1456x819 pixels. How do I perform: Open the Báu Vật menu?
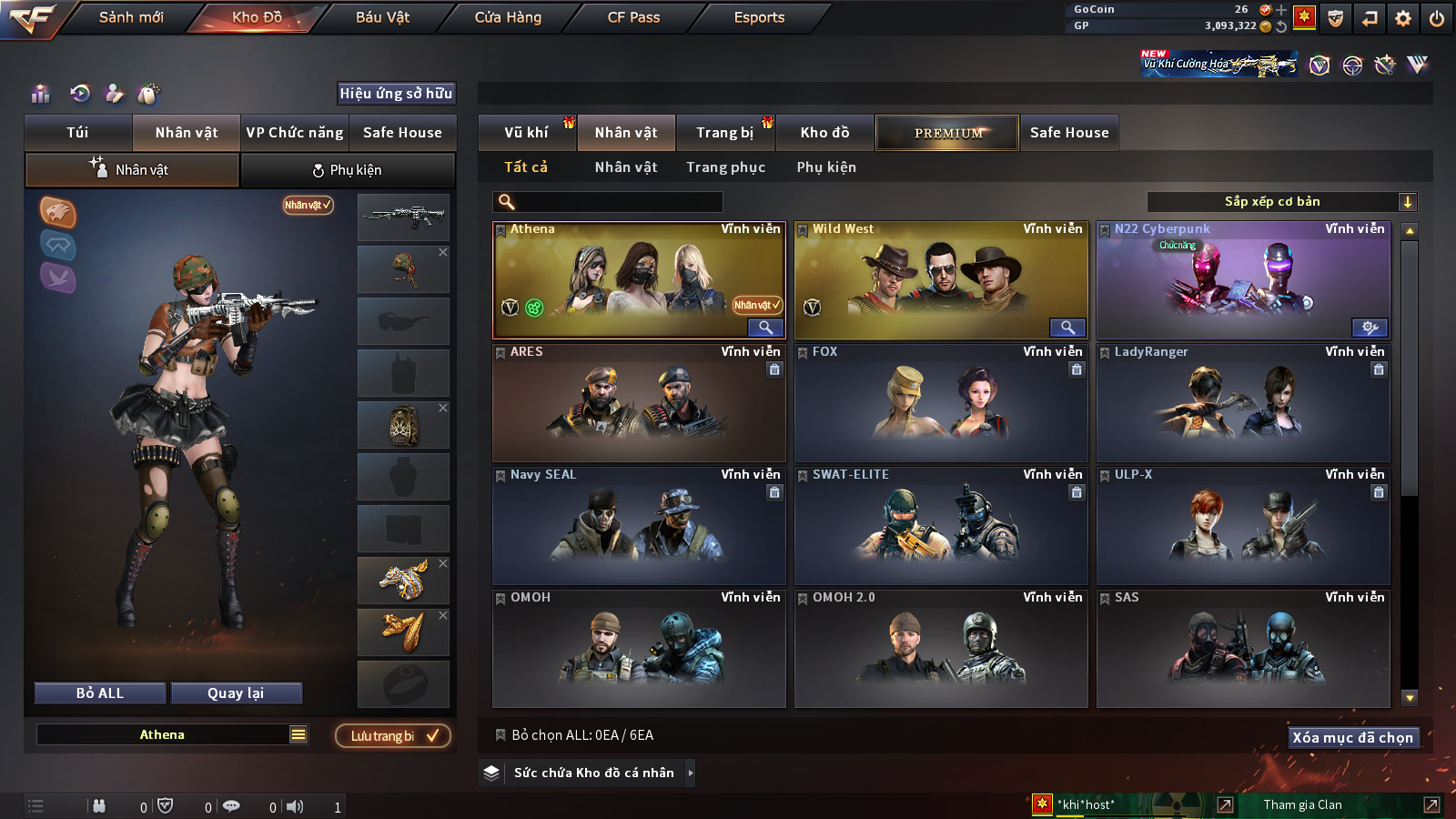(382, 17)
